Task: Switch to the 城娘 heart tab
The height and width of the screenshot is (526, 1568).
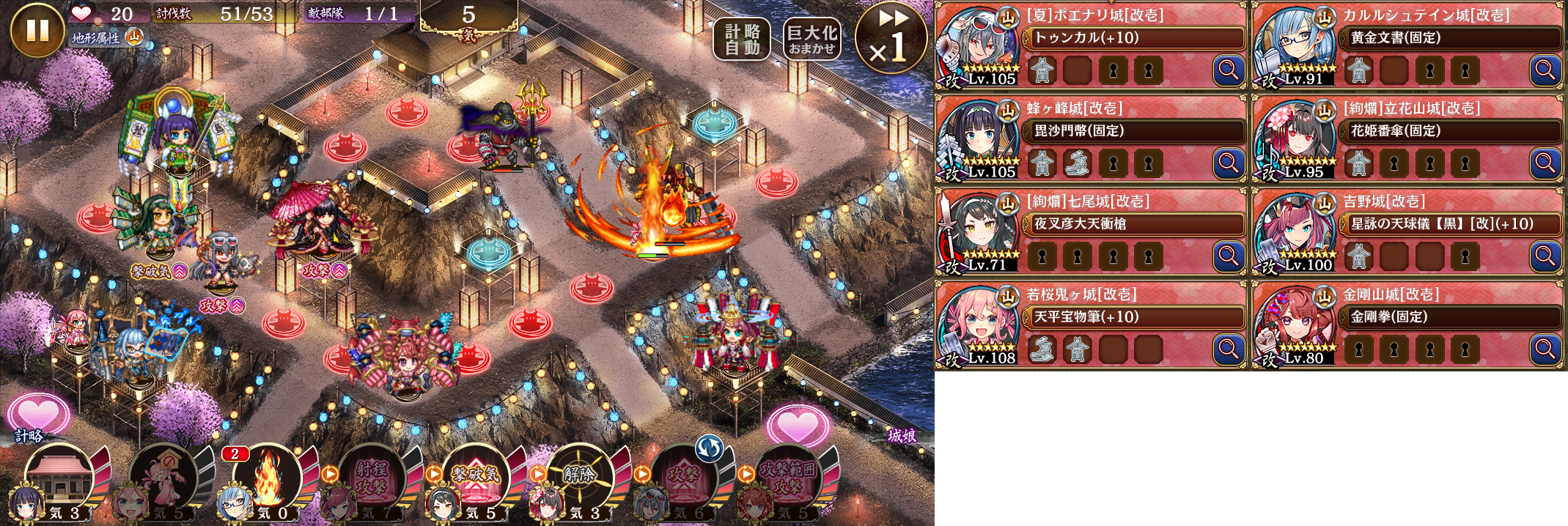Action: click(x=798, y=426)
